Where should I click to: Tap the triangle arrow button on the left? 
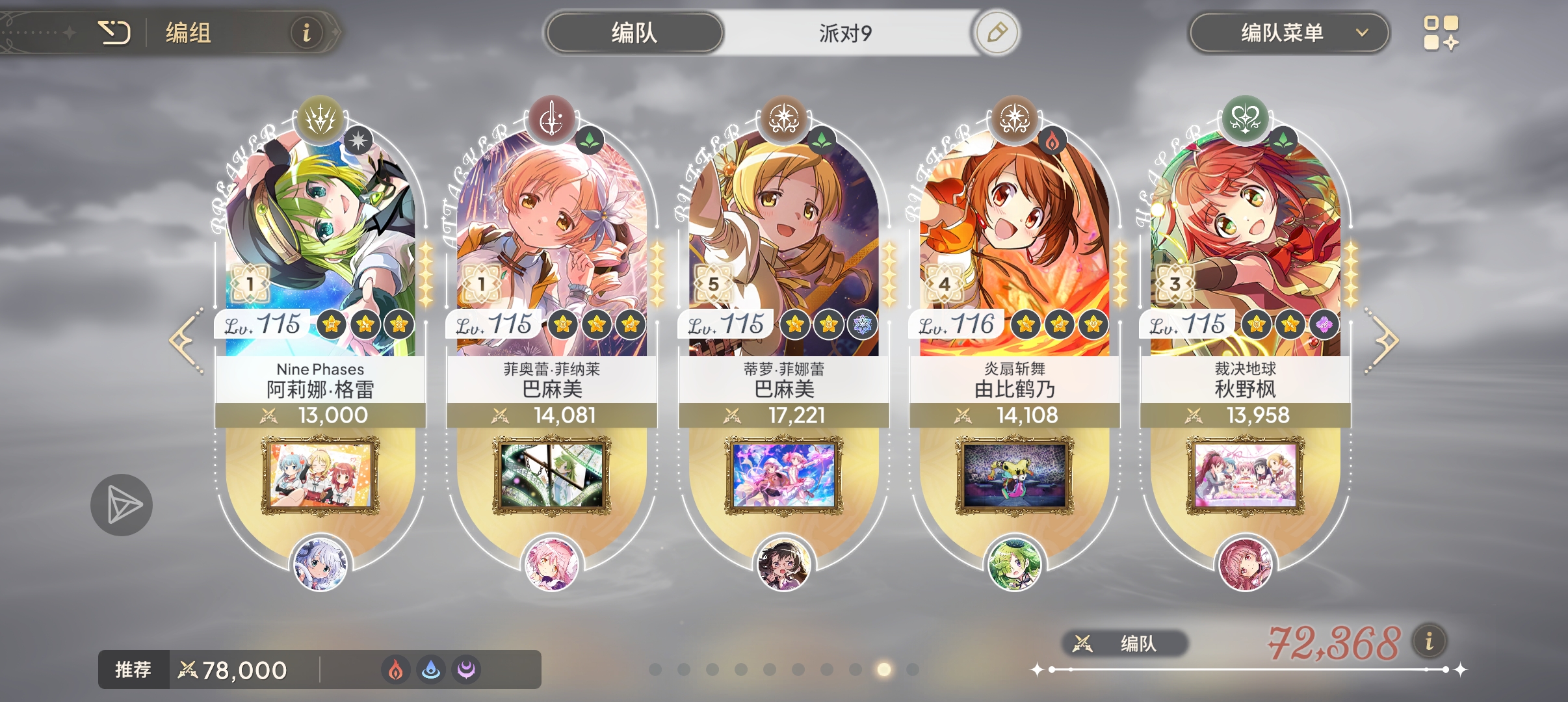(x=122, y=504)
